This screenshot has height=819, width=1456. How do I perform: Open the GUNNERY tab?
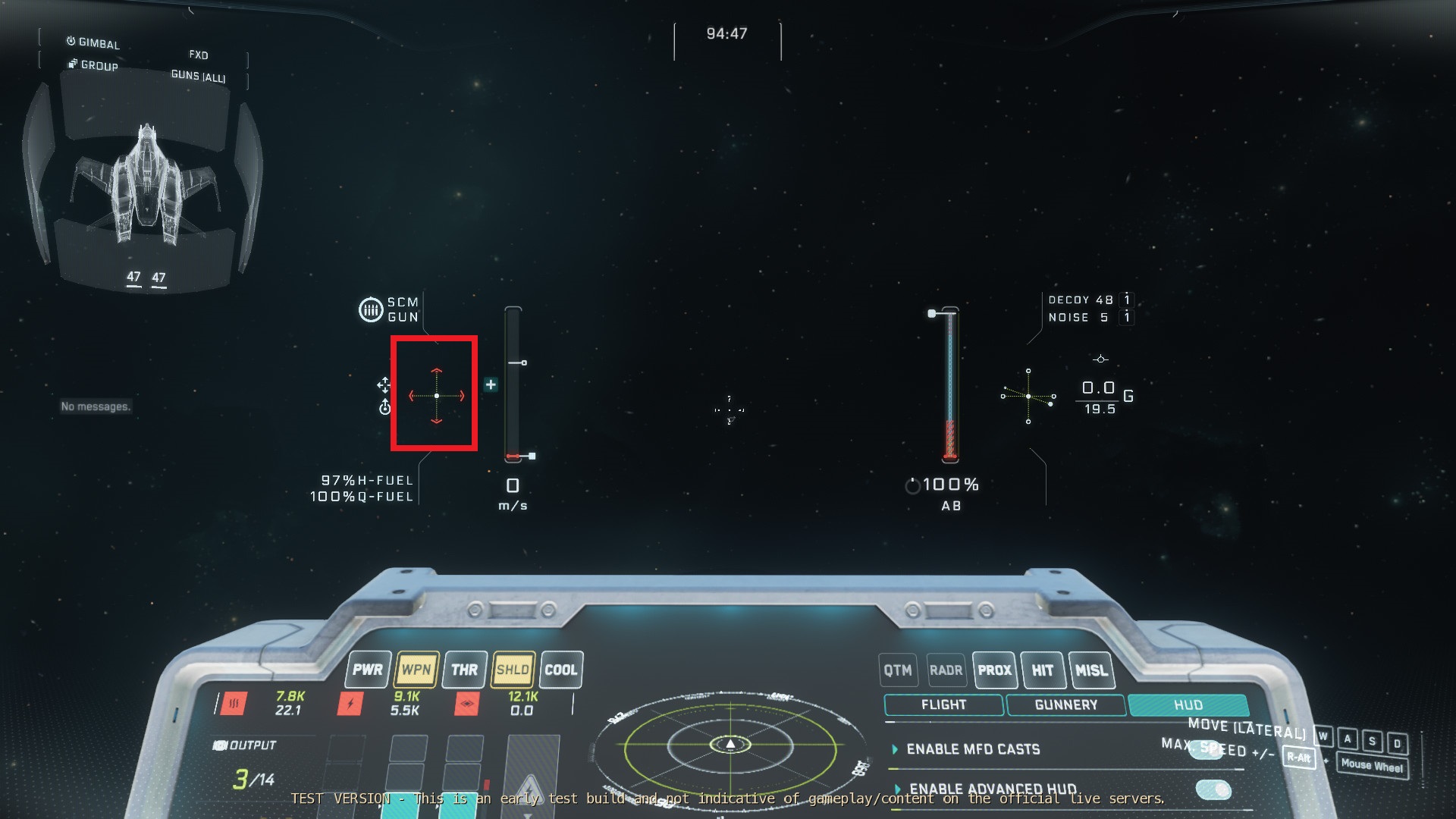point(1066,704)
